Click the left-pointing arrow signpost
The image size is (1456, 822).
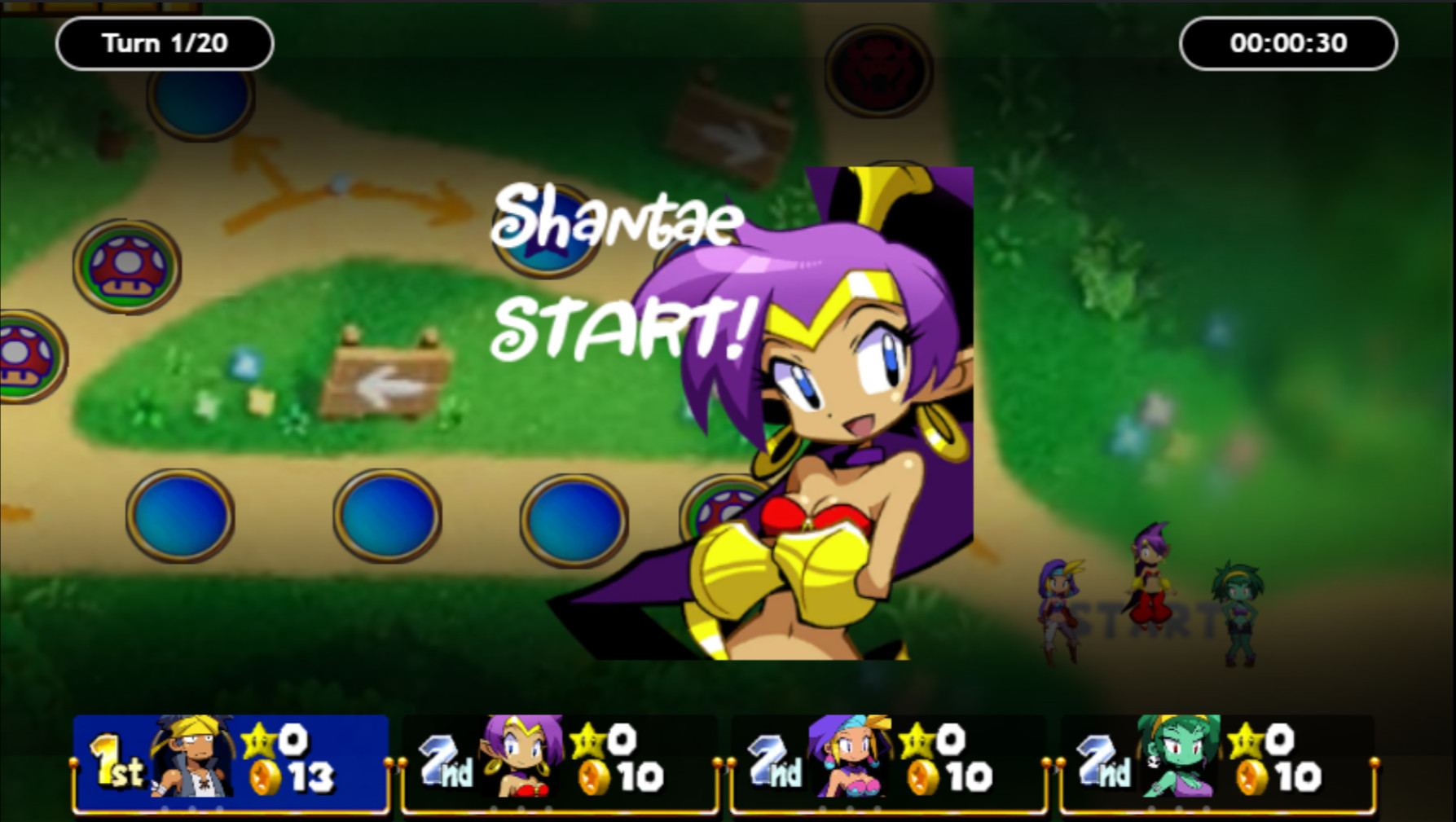point(391,385)
